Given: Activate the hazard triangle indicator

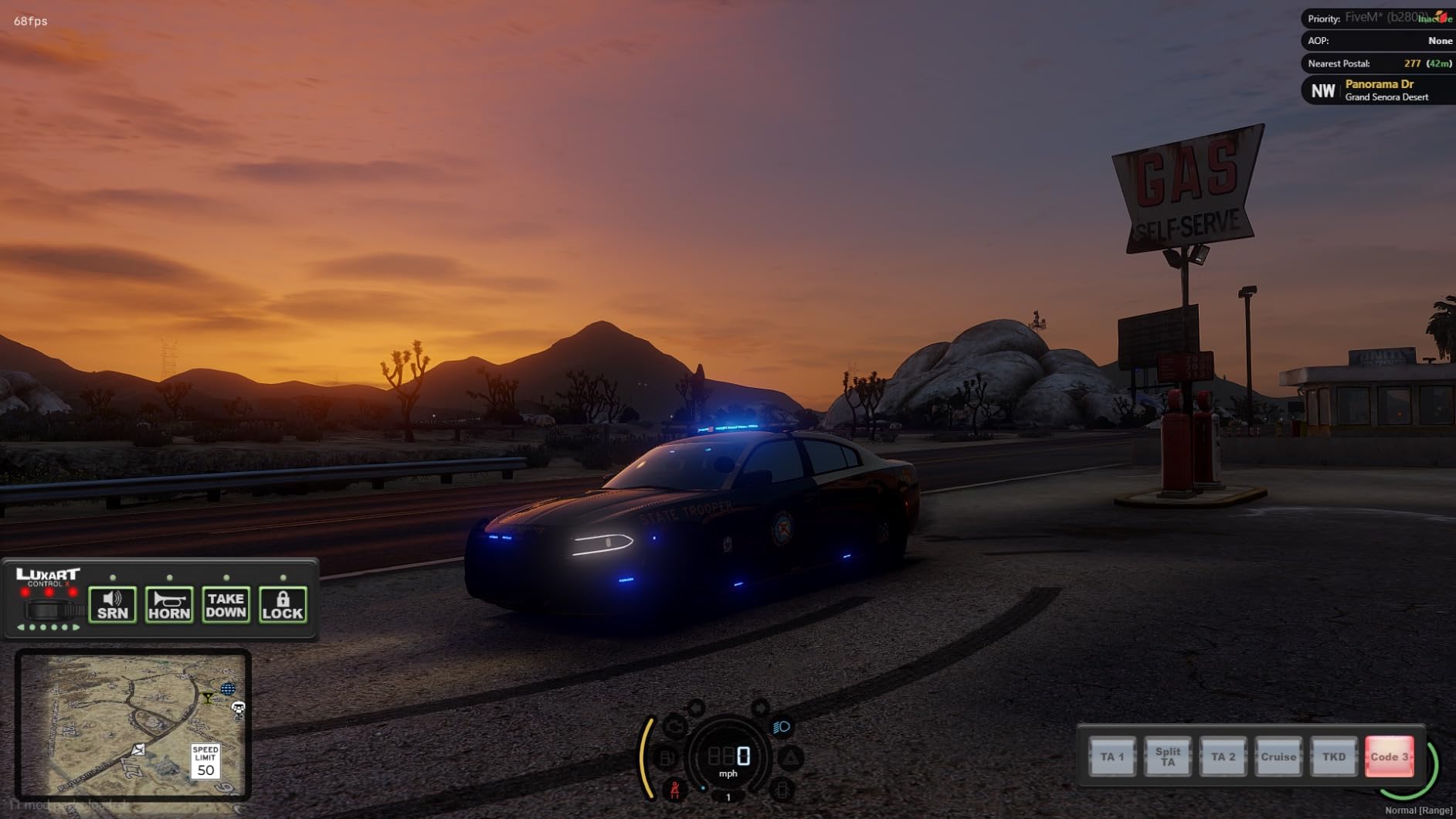Looking at the screenshot, I should point(790,759).
